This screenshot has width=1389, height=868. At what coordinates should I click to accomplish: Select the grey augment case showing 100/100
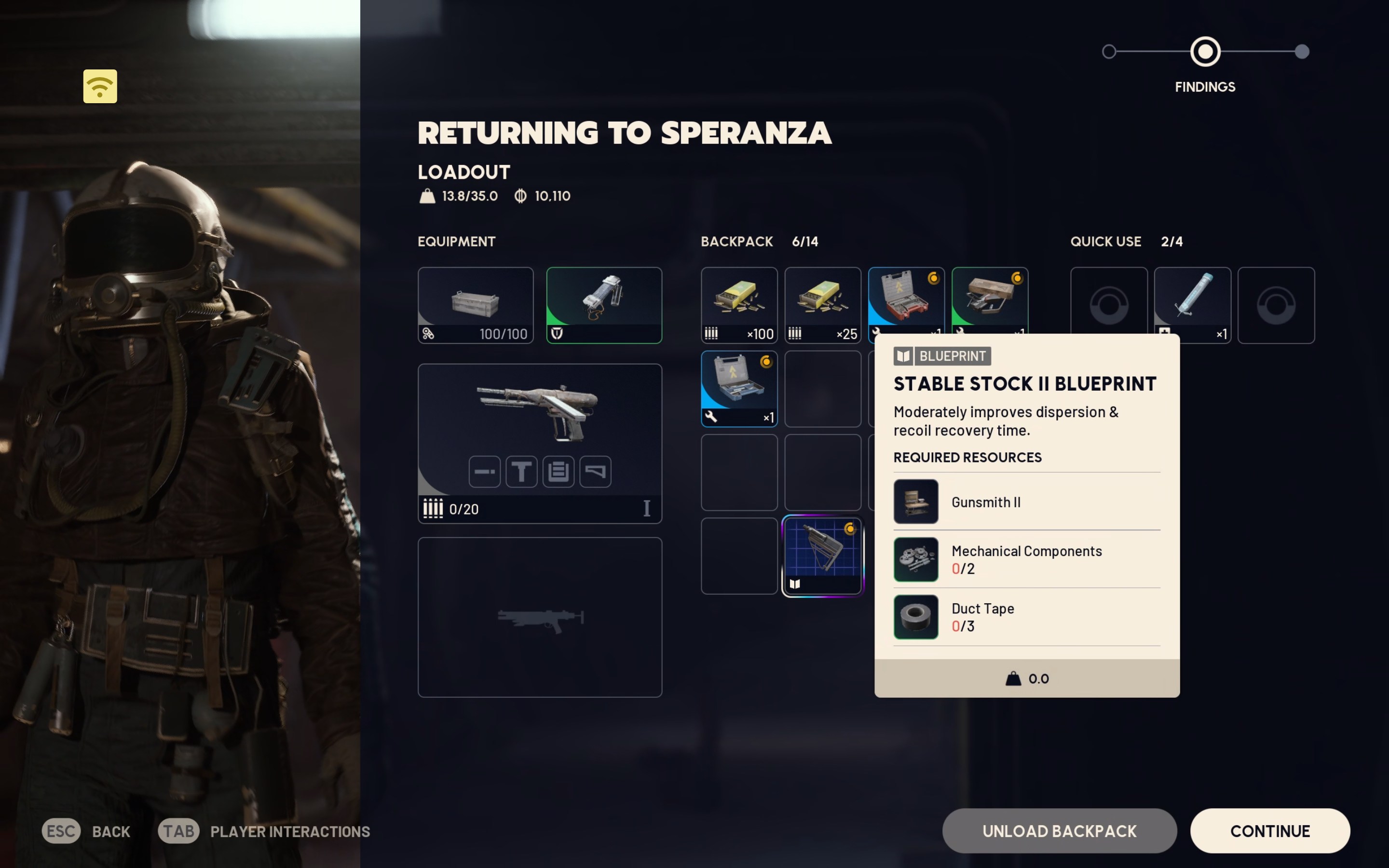[x=475, y=304]
